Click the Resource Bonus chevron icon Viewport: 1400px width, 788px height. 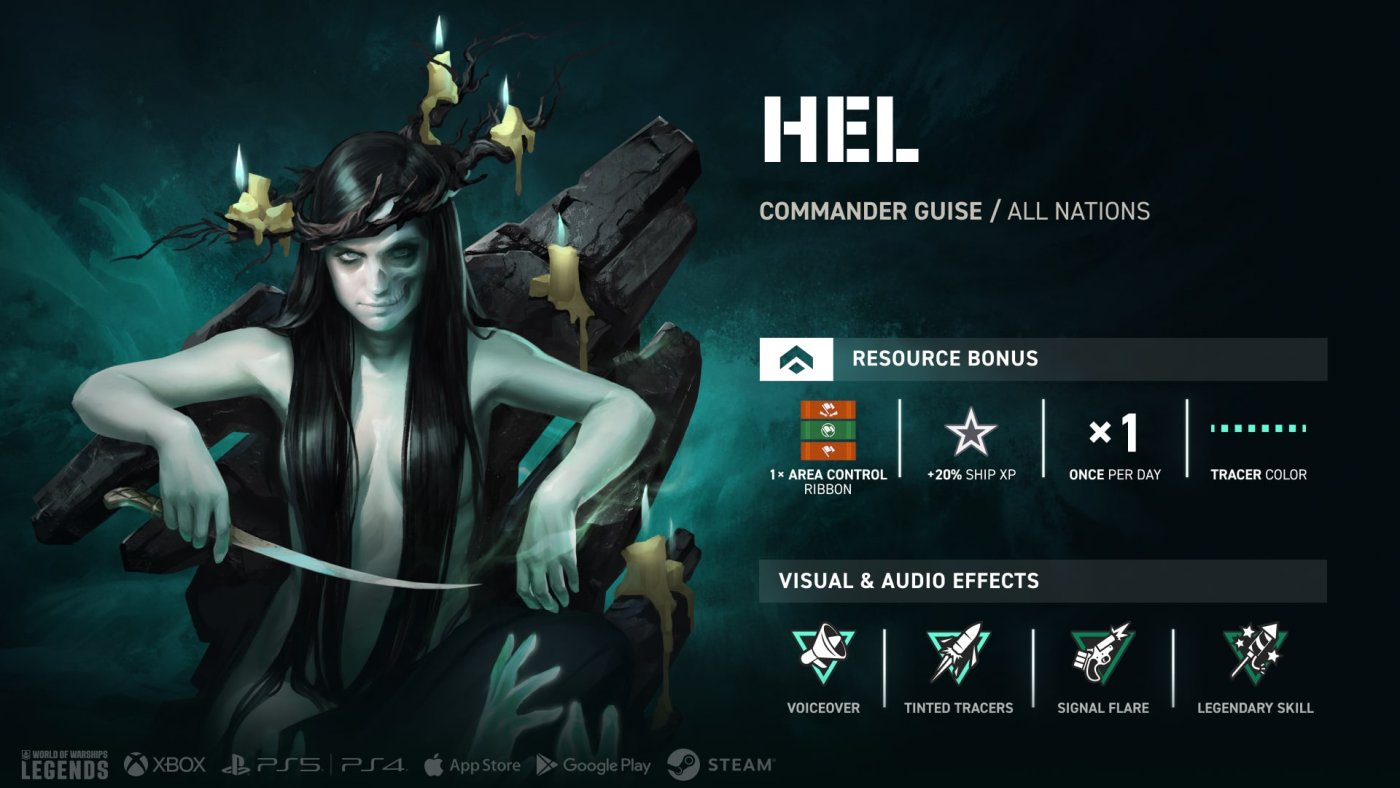[796, 359]
